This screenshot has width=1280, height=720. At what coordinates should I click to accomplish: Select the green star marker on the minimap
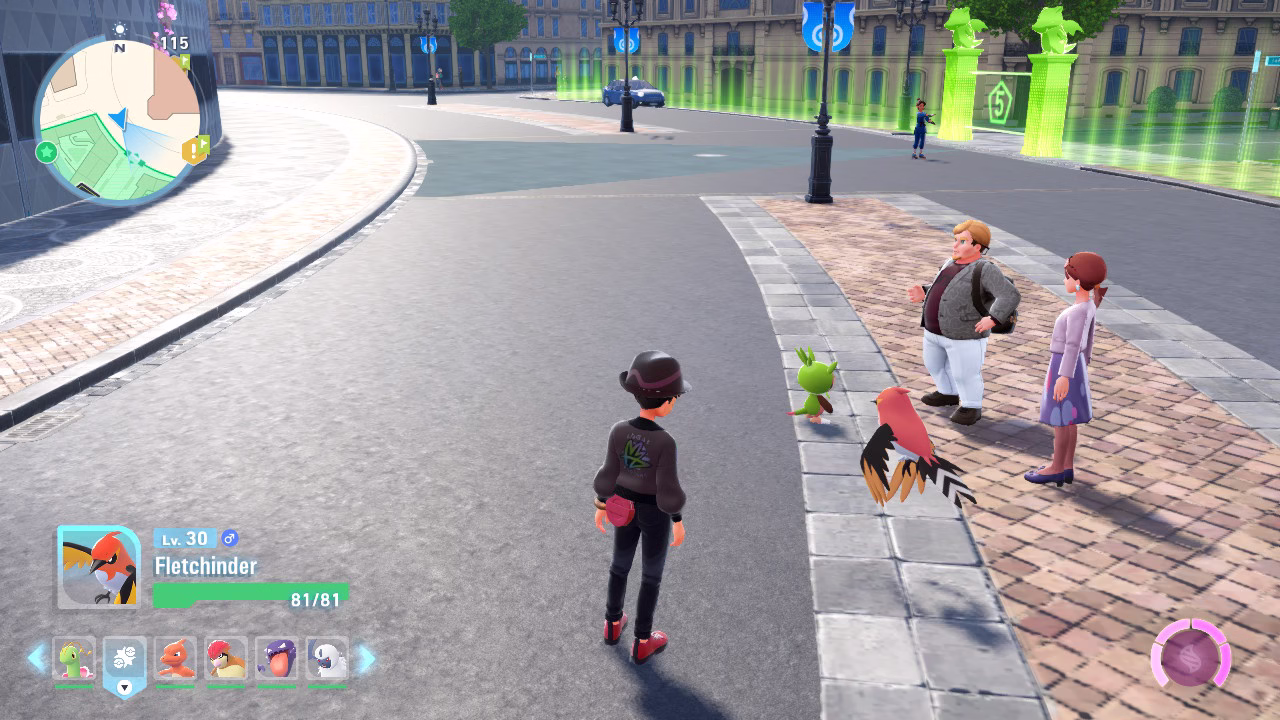46,152
